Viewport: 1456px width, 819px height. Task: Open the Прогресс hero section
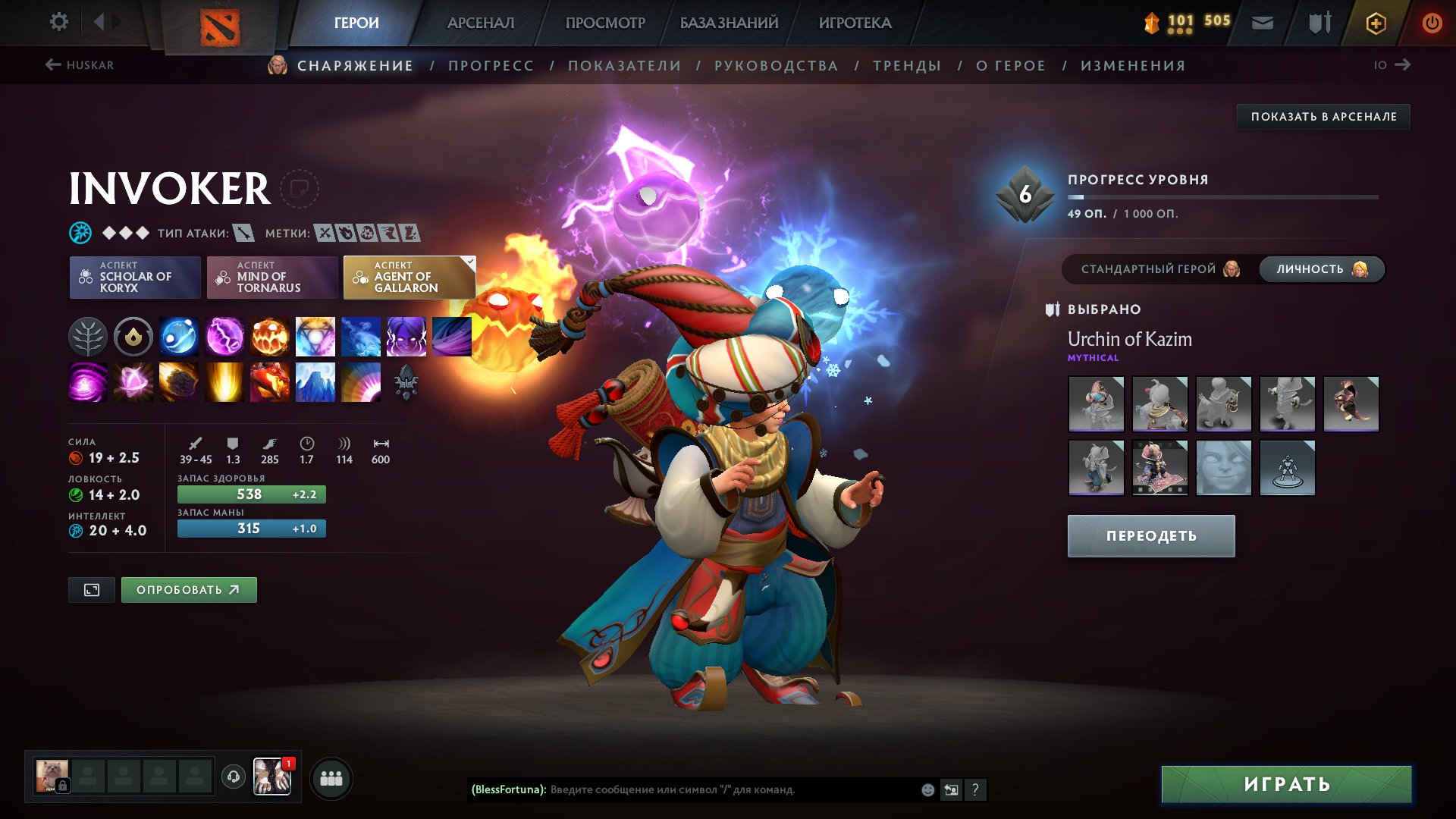click(491, 66)
